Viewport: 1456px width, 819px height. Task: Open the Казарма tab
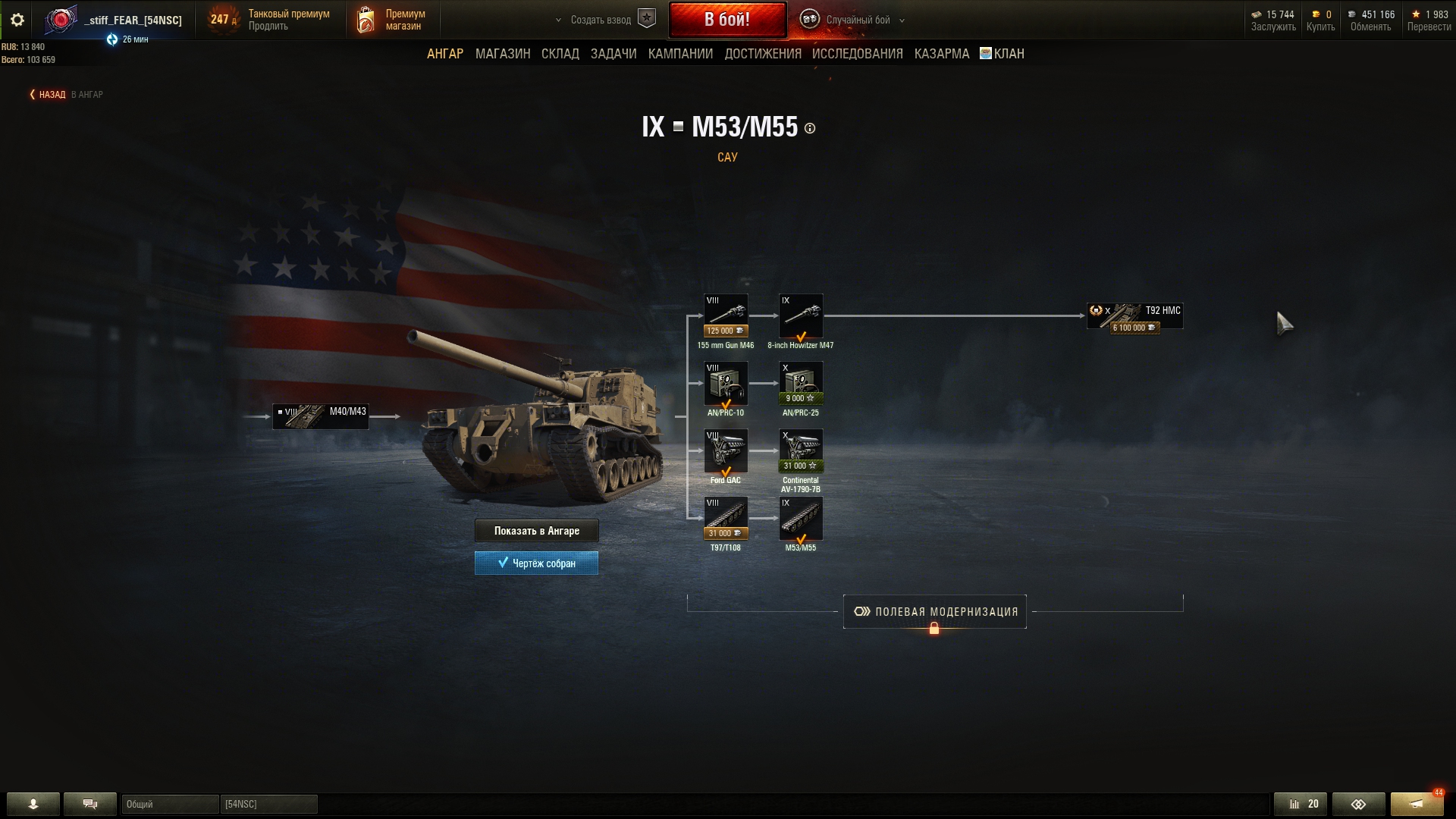coord(941,54)
